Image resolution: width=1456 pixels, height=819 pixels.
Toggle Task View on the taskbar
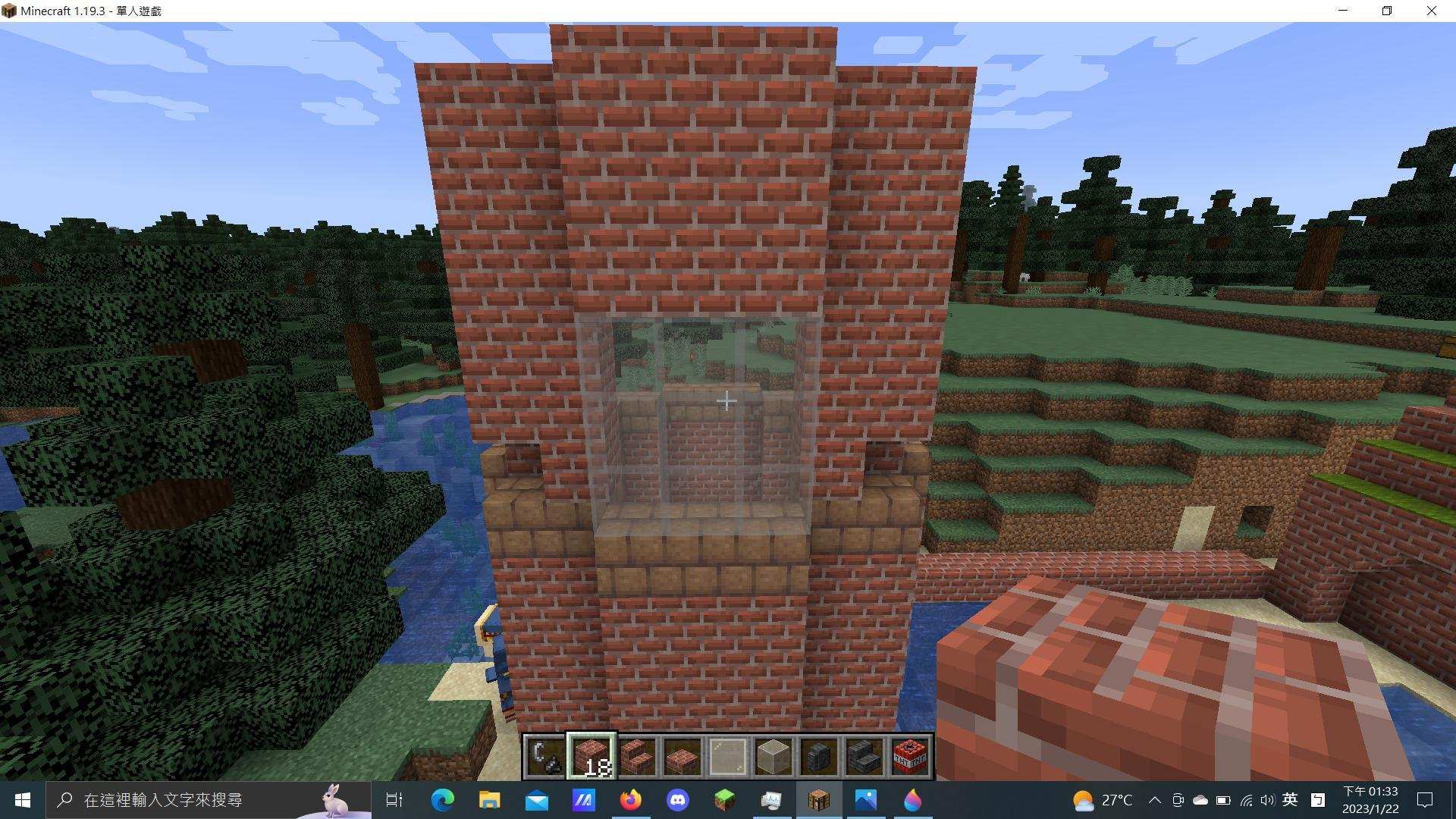[x=394, y=800]
